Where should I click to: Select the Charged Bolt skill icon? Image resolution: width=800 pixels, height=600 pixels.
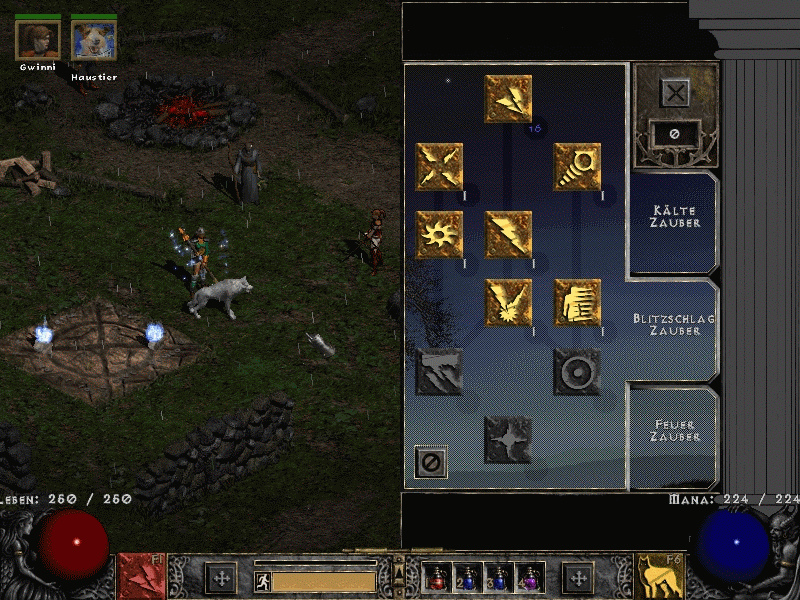click(x=508, y=99)
